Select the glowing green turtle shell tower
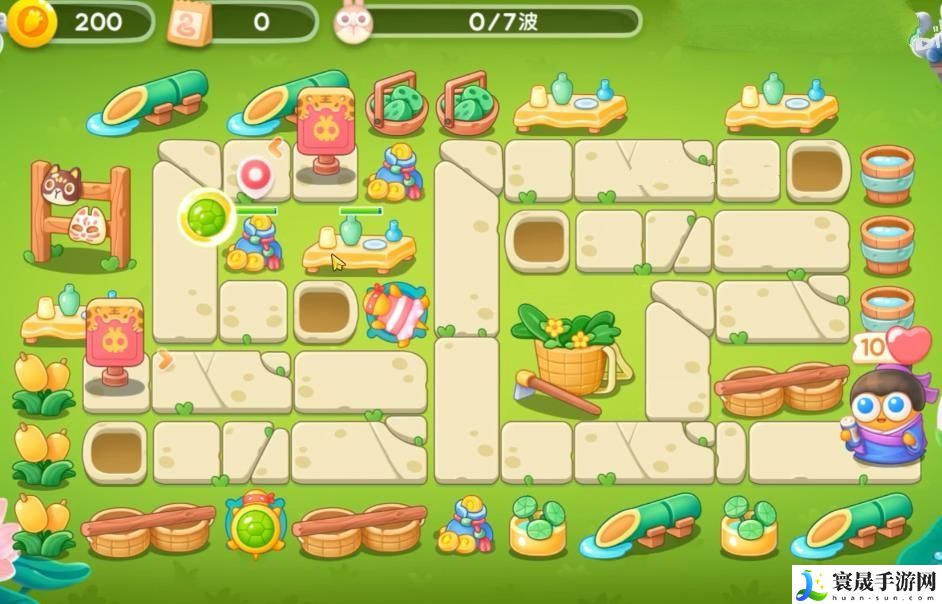This screenshot has width=942, height=604. coord(209,214)
